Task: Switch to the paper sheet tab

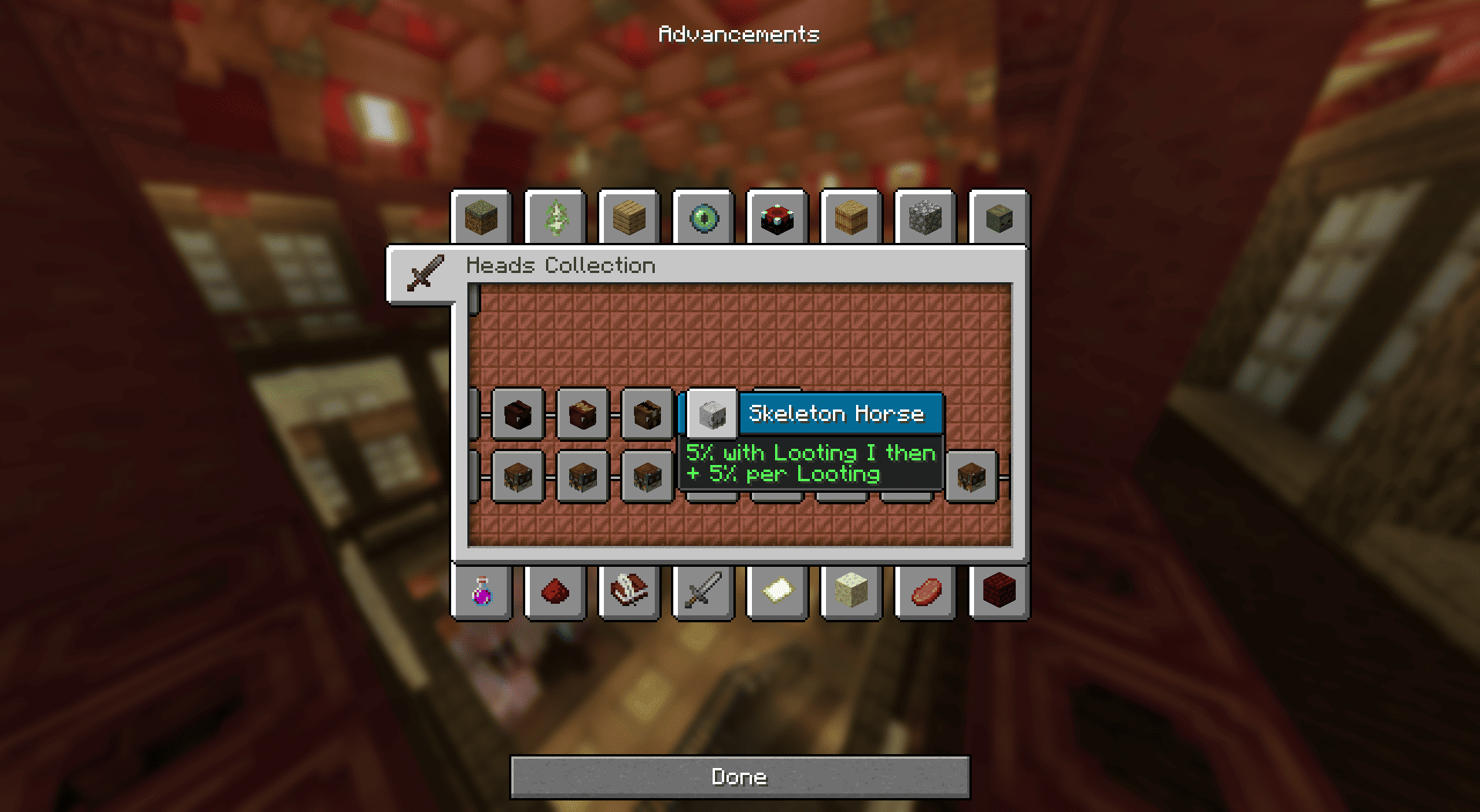Action: [x=777, y=592]
